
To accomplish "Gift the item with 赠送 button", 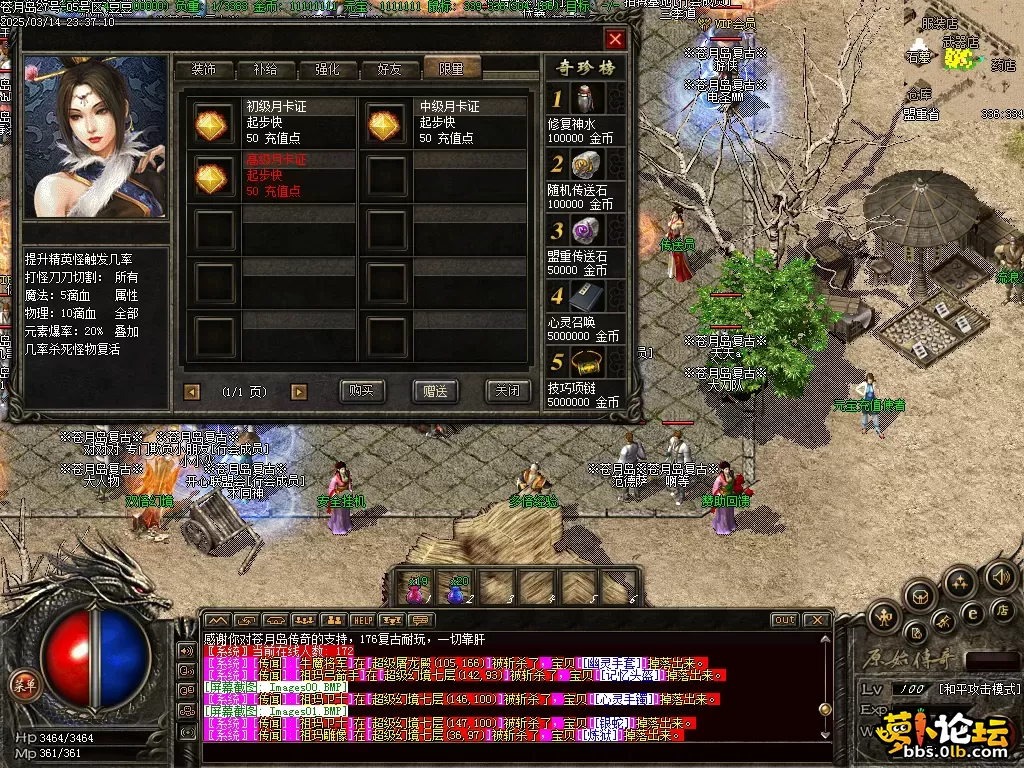I will pyautogui.click(x=435, y=391).
